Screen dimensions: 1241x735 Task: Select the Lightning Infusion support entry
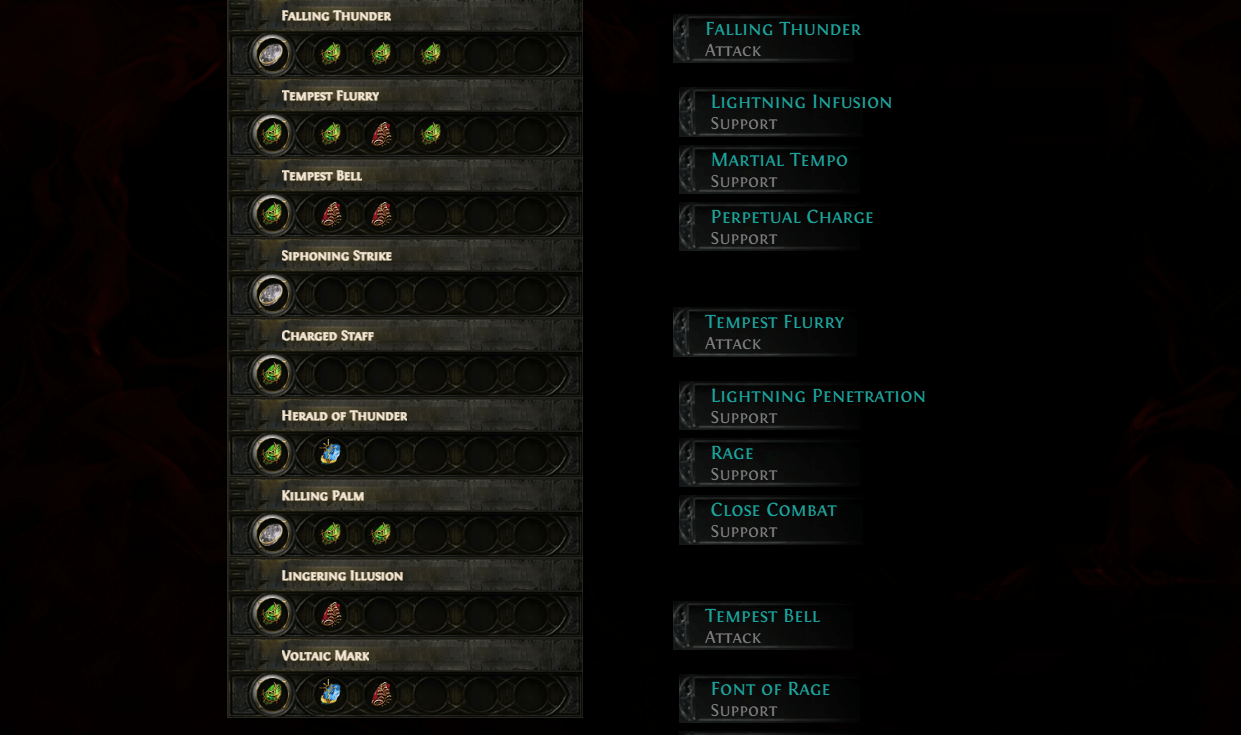800,112
